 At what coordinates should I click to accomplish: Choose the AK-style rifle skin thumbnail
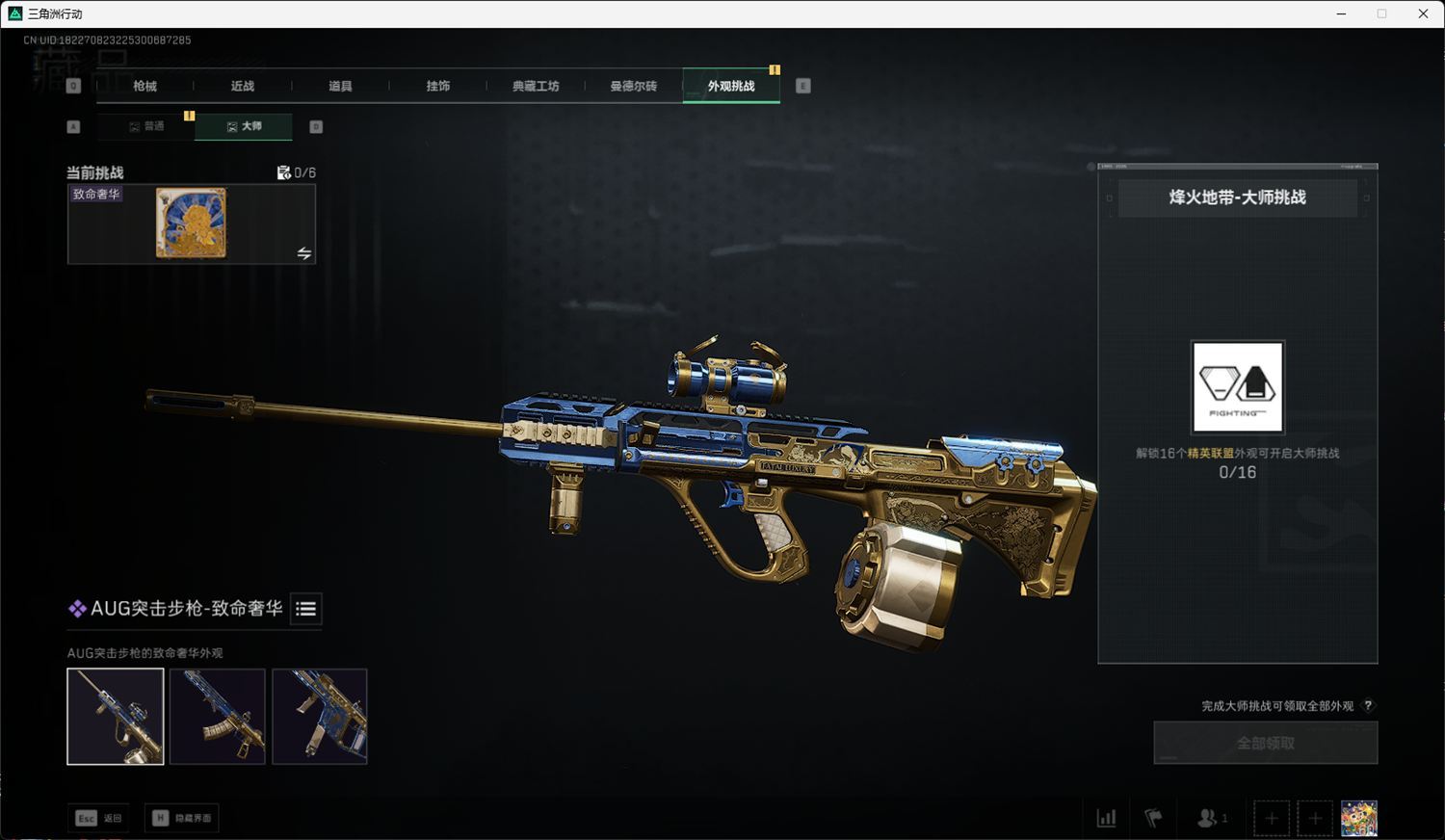click(x=218, y=717)
